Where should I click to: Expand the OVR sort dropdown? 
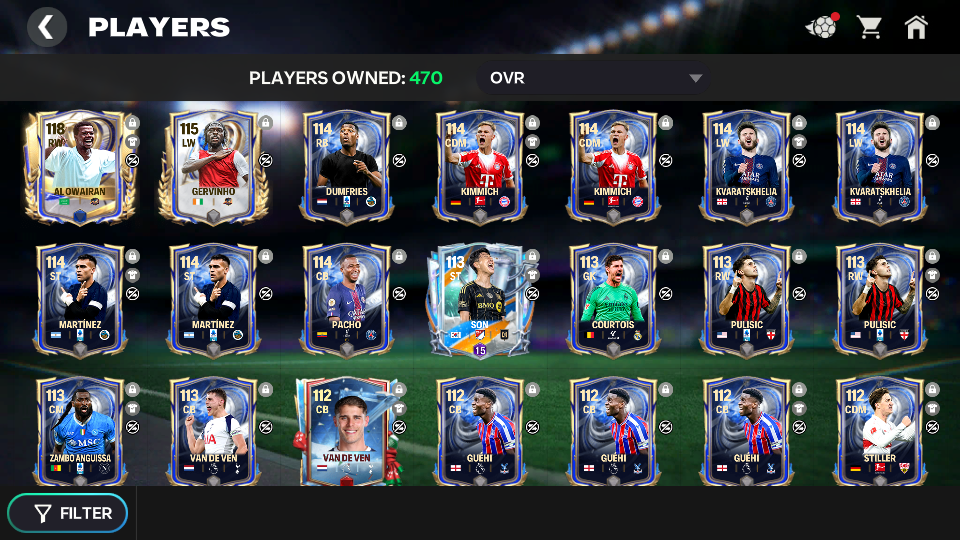[x=596, y=78]
